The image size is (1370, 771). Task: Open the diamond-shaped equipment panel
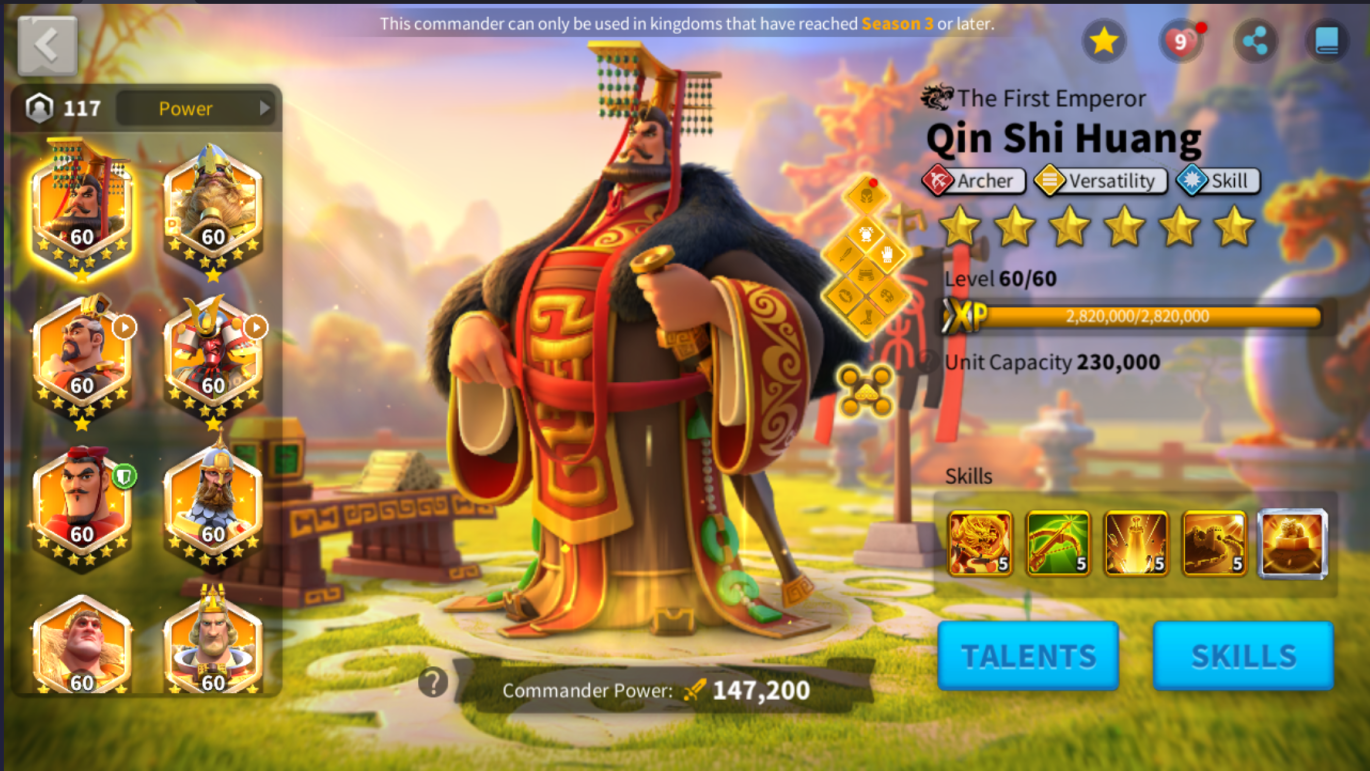click(866, 255)
